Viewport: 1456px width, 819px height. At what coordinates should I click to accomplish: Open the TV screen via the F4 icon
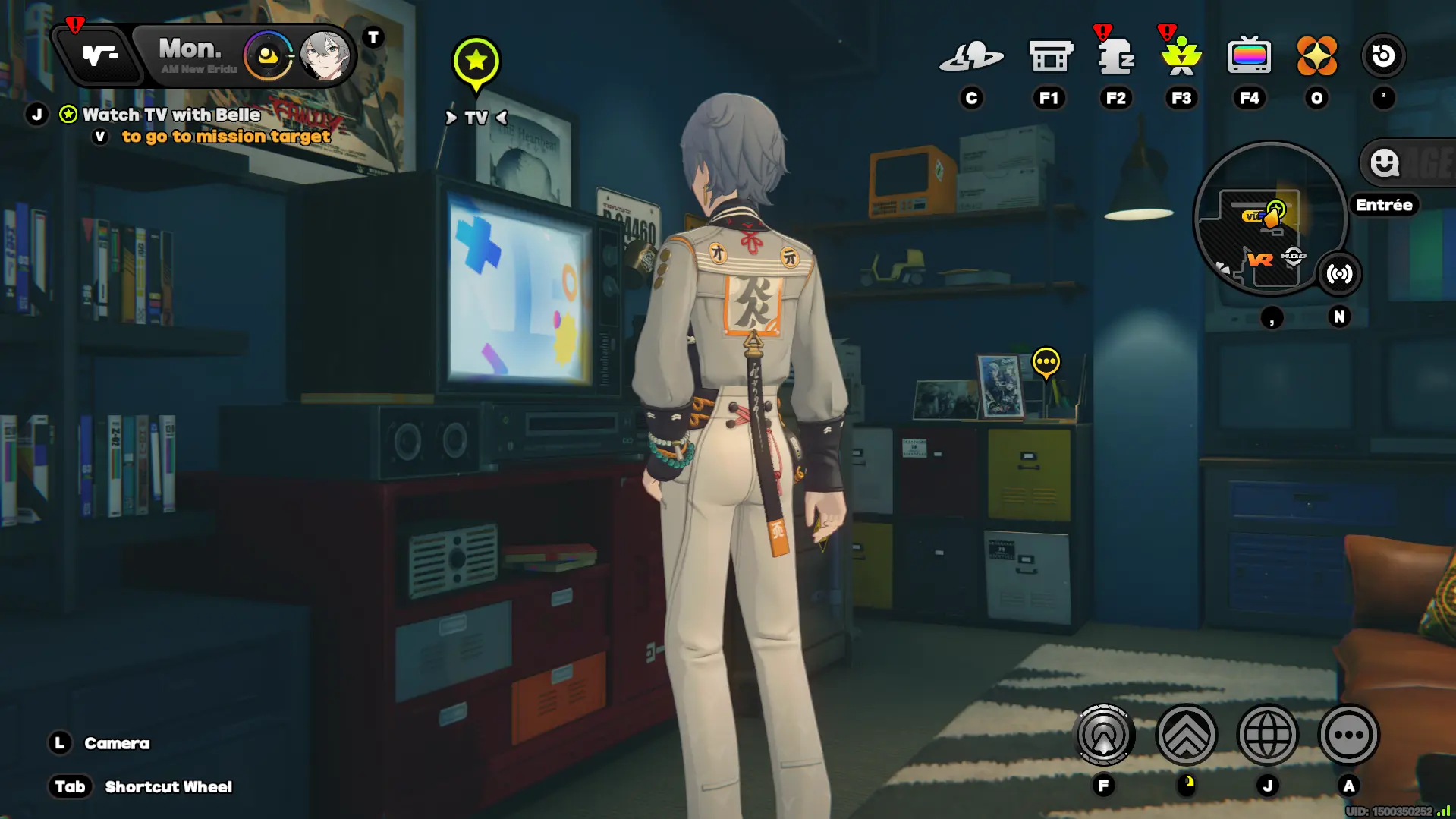click(x=1250, y=55)
